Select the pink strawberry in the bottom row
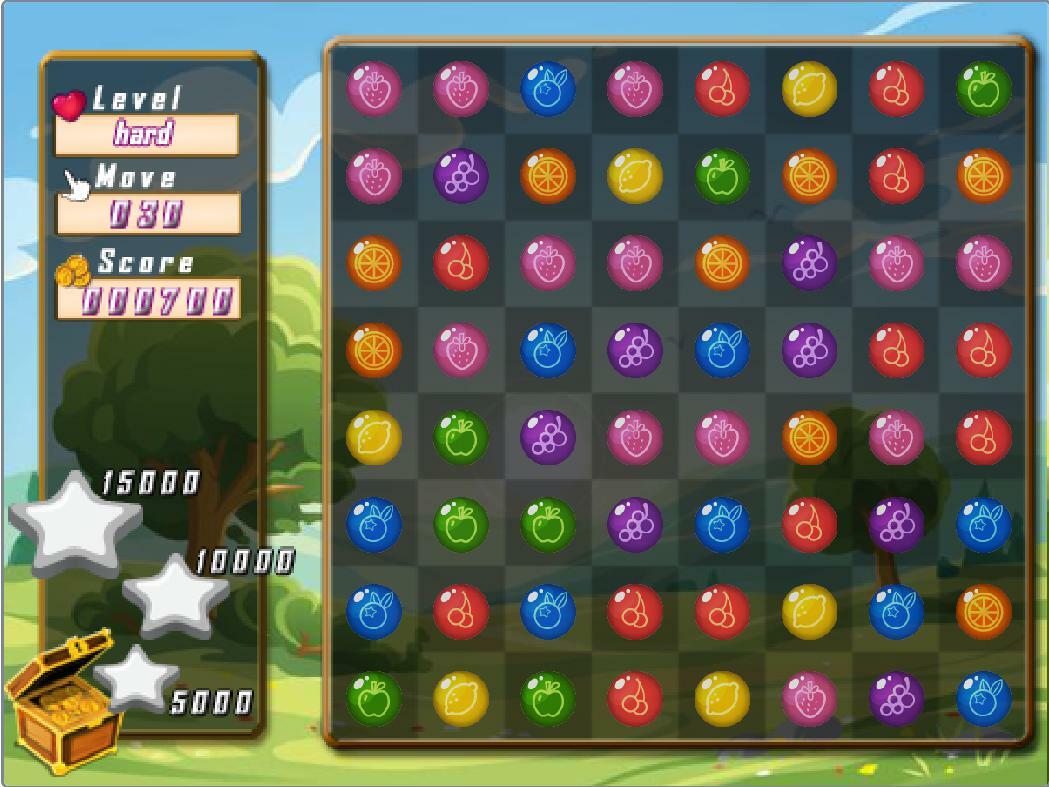Viewport: 1049px width, 787px height. coord(809,698)
